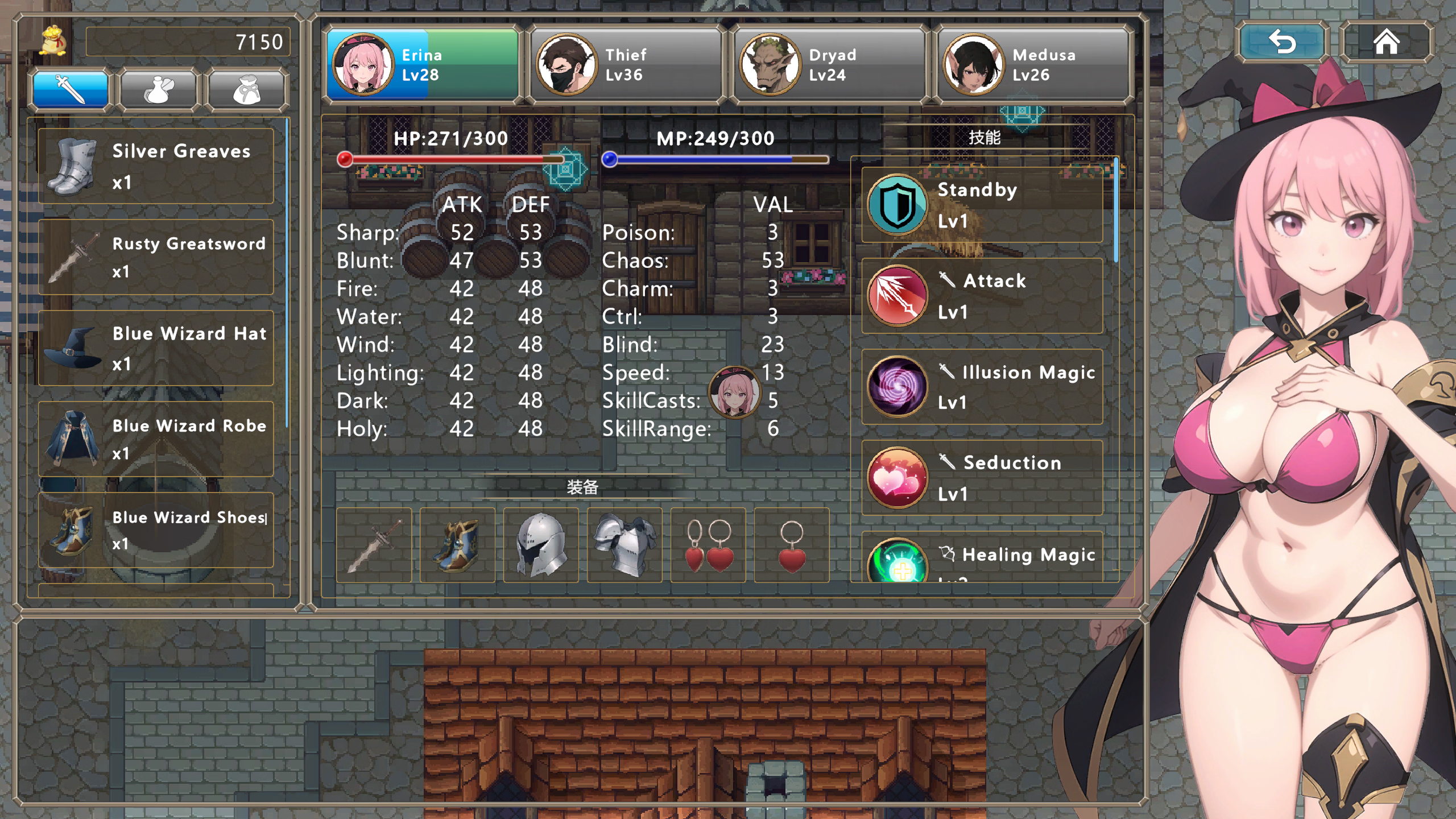Click the equipped helmet slot

coord(541,545)
